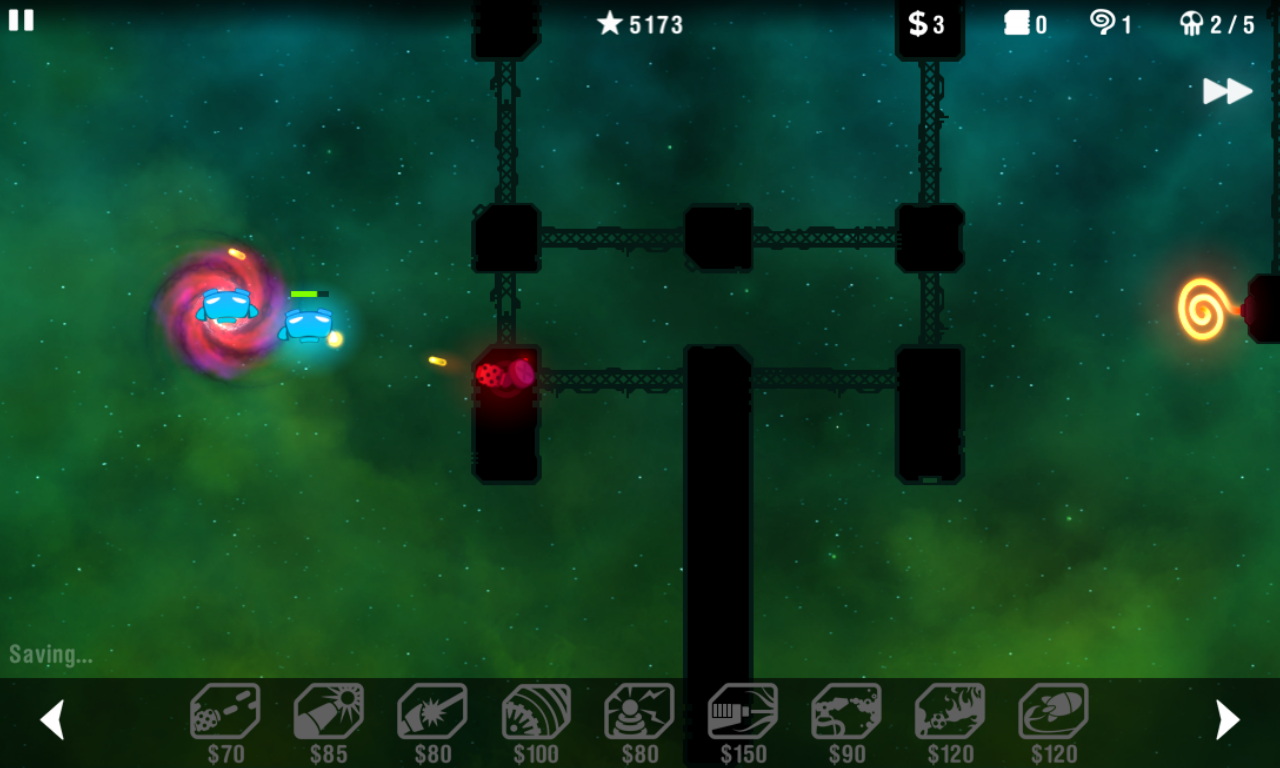Activate the fast-forward speed button
The image size is (1280, 768).
click(1227, 91)
